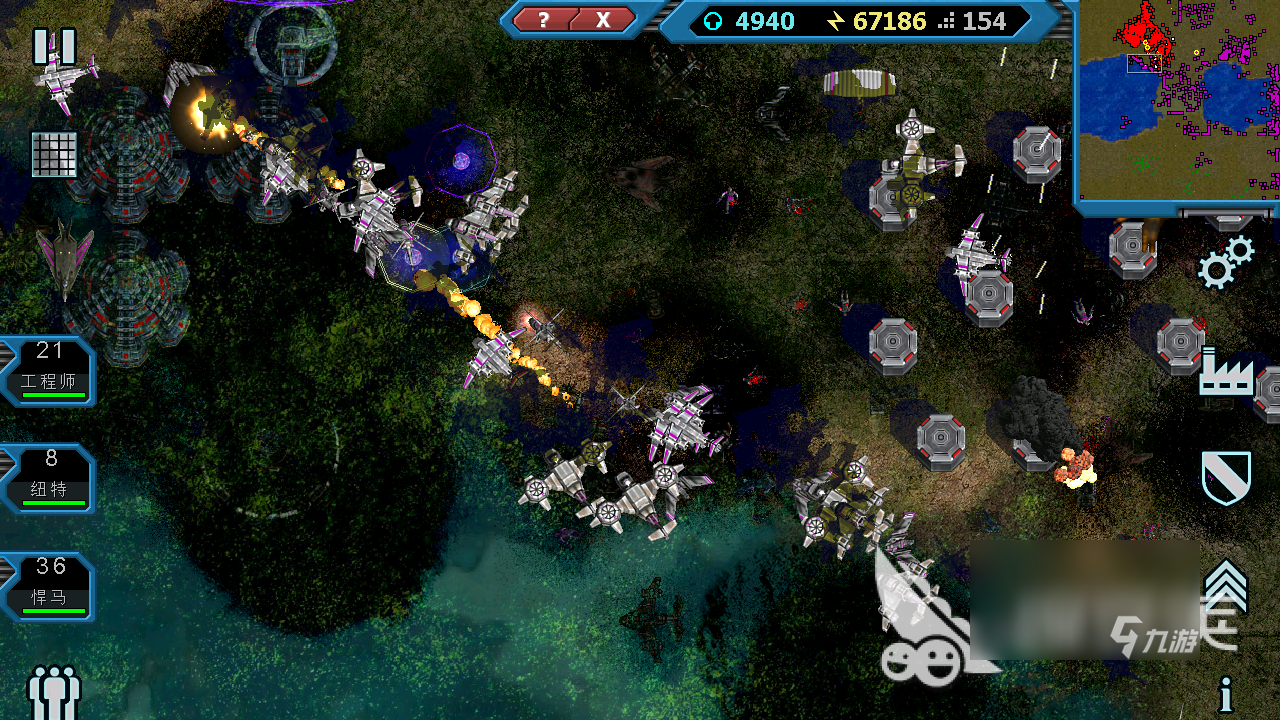
Task: Close using the red X button
Action: [x=603, y=20]
